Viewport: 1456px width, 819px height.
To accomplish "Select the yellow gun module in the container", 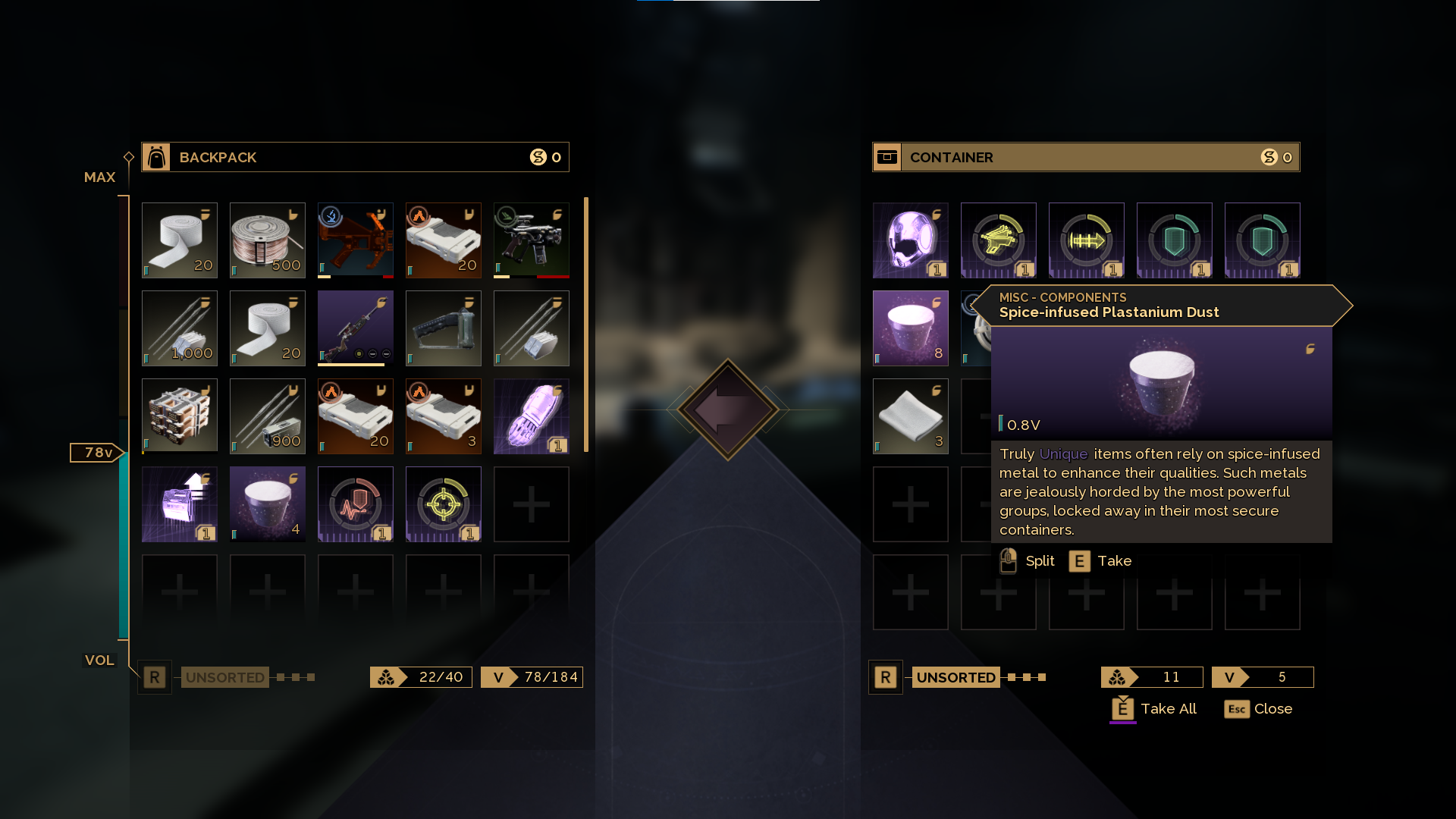I will pos(998,240).
